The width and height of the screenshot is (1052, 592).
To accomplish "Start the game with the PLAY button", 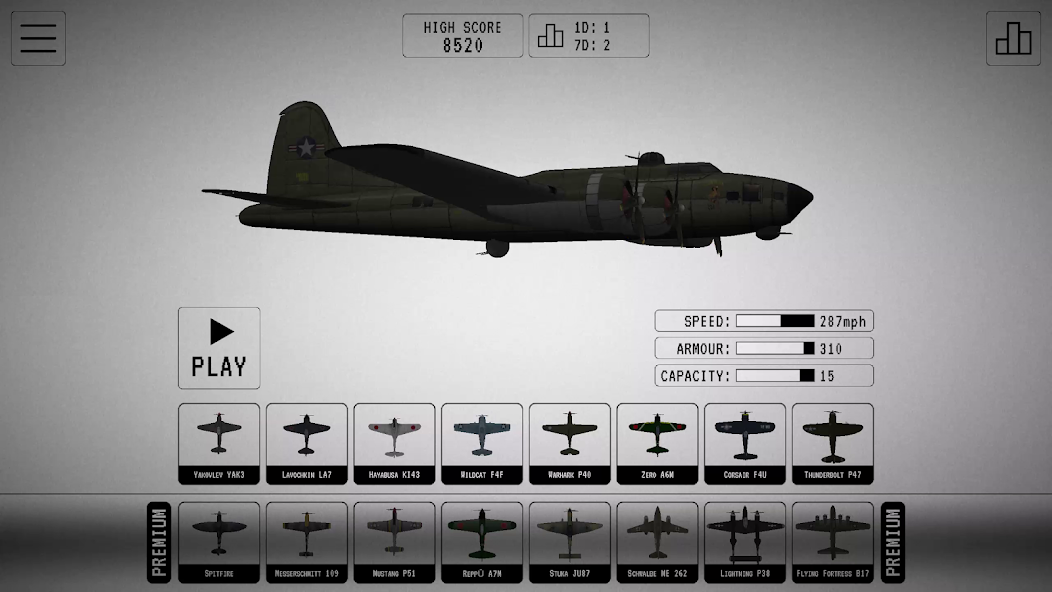I will point(219,347).
